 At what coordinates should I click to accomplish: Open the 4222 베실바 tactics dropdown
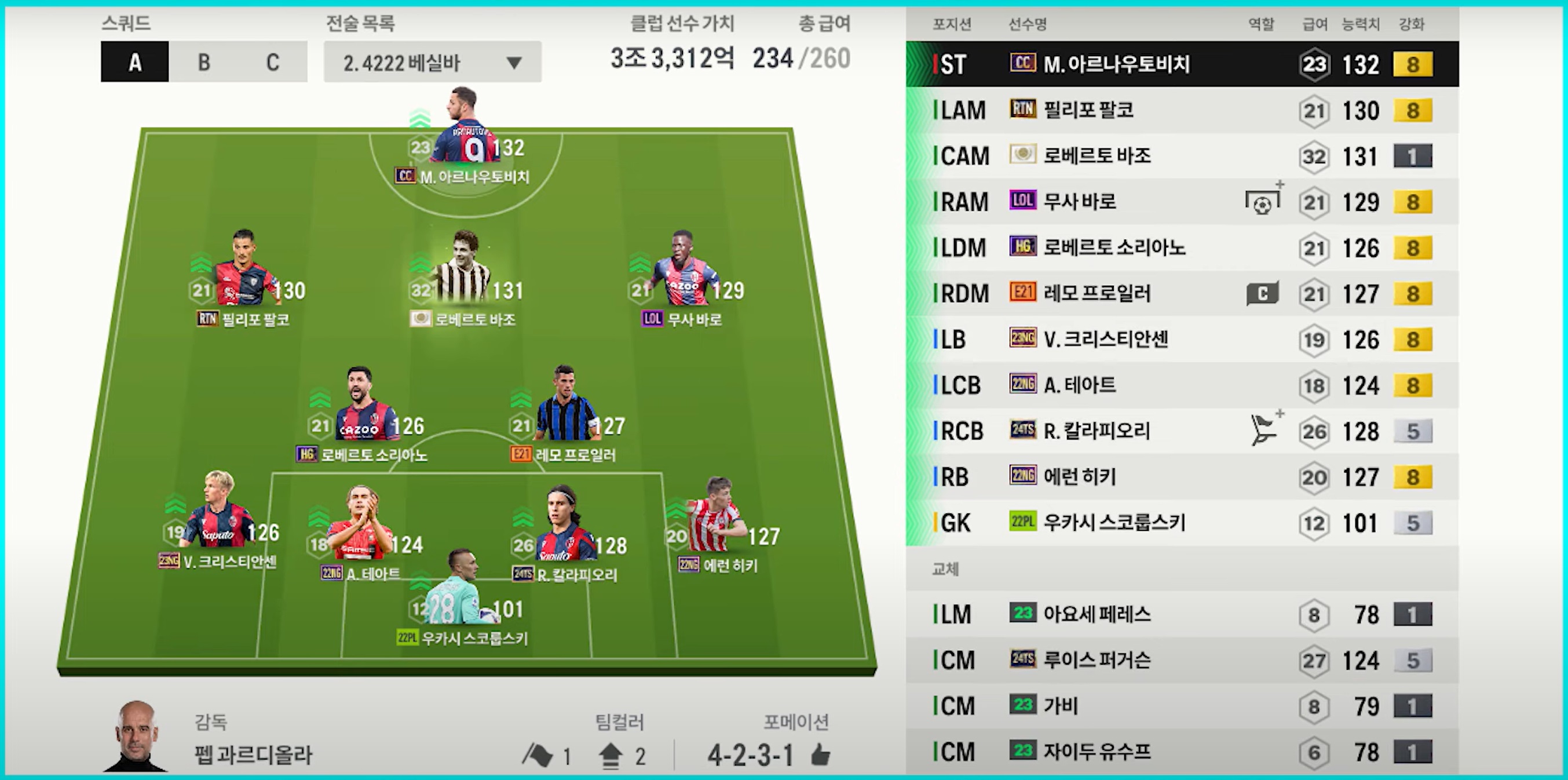pos(432,62)
